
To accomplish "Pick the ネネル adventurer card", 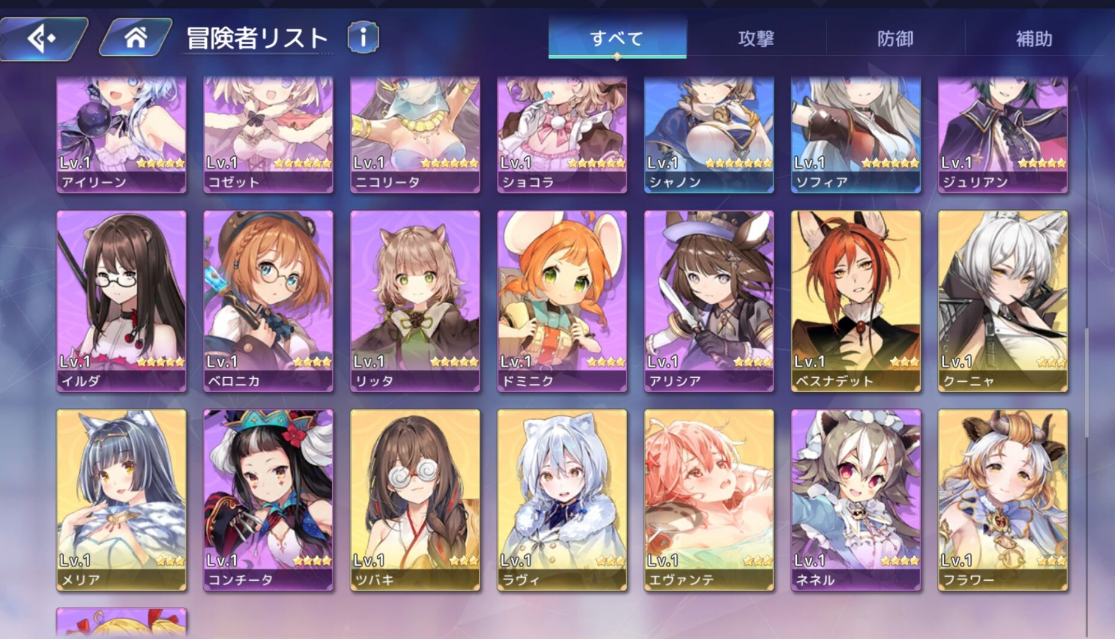I will (856, 499).
